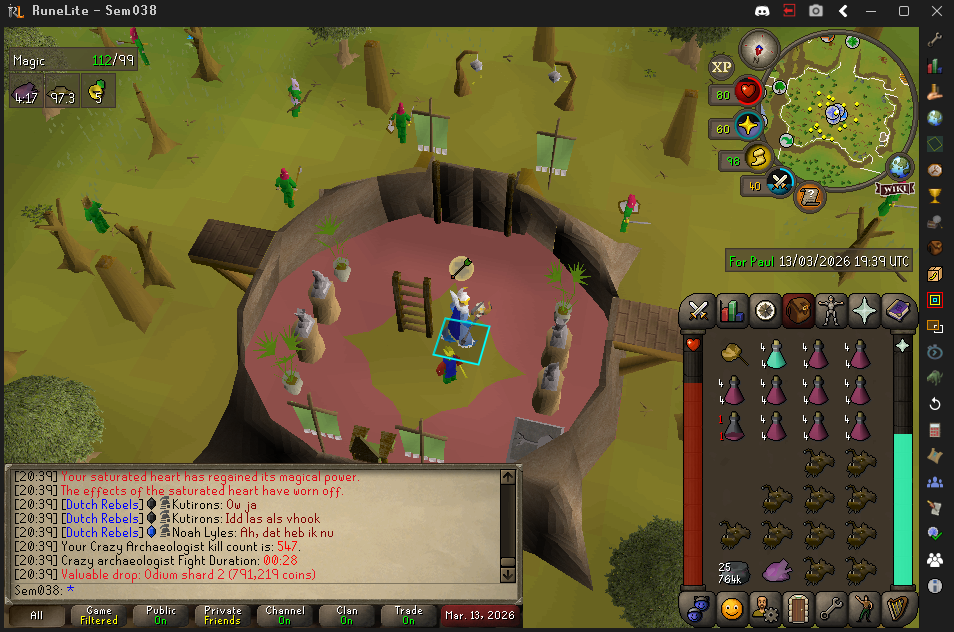Screen dimensions: 954x632
Task: Open the Worn Equipment tab
Action: click(x=831, y=311)
